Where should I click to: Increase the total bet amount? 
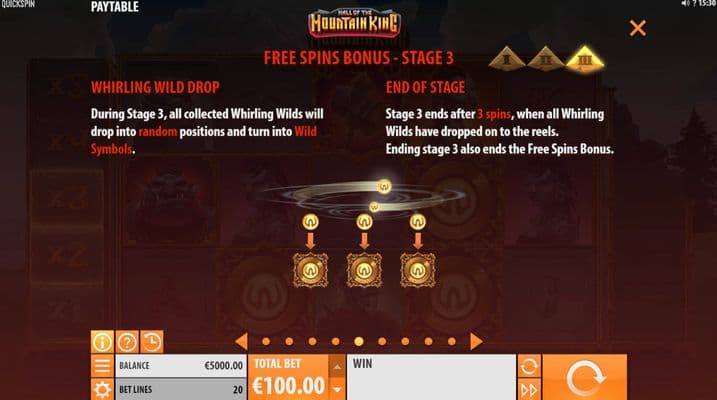point(336,364)
